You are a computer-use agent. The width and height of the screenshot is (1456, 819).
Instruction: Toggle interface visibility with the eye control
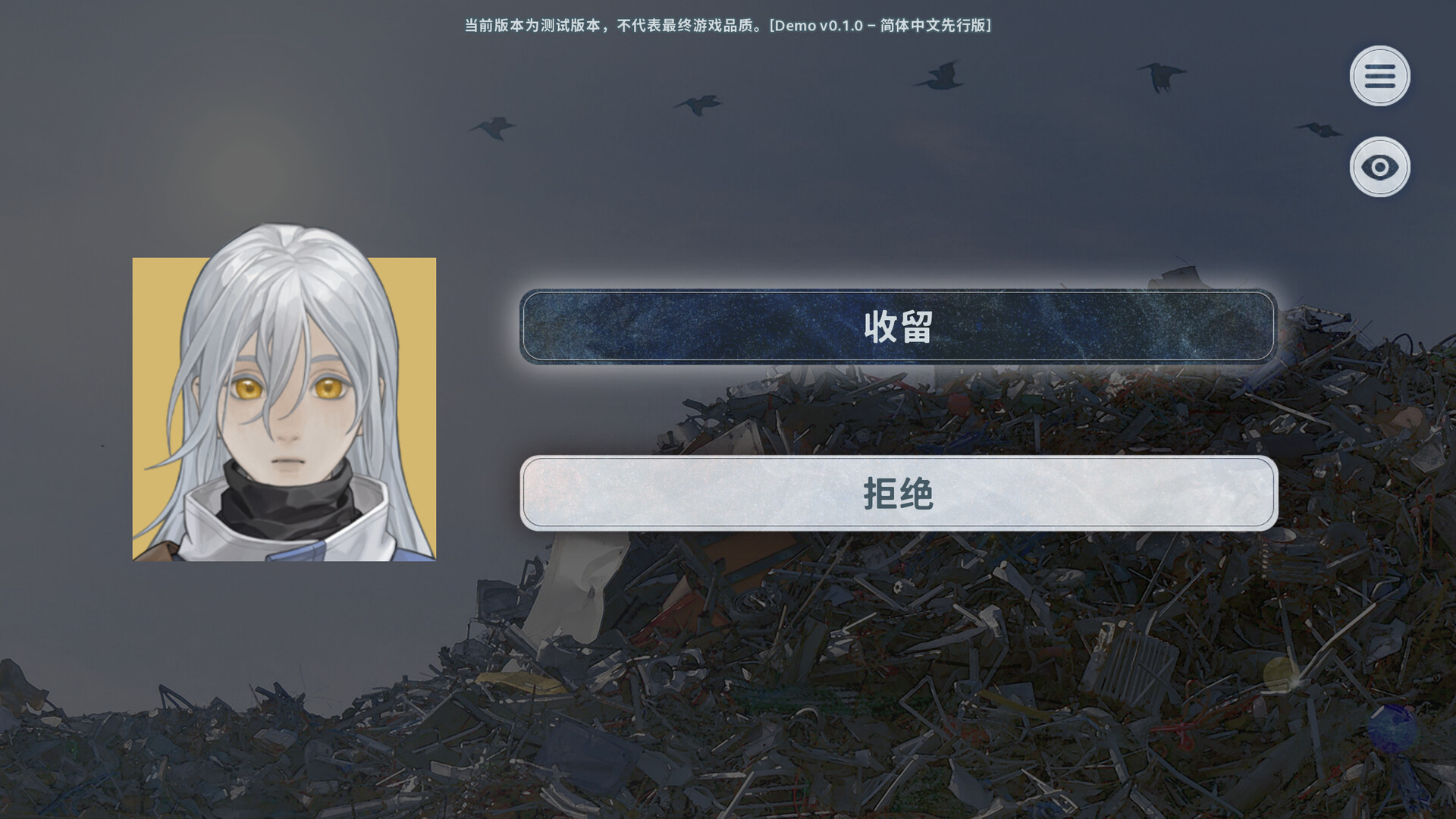1380,167
